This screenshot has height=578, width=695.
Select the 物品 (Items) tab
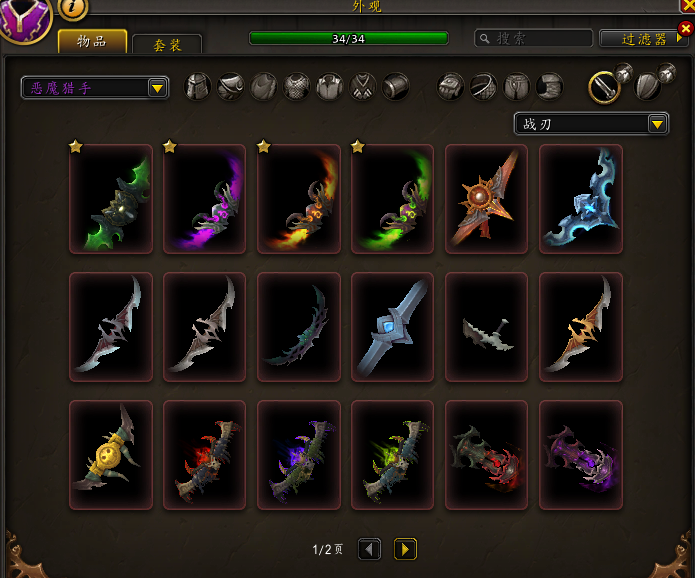[x=92, y=41]
